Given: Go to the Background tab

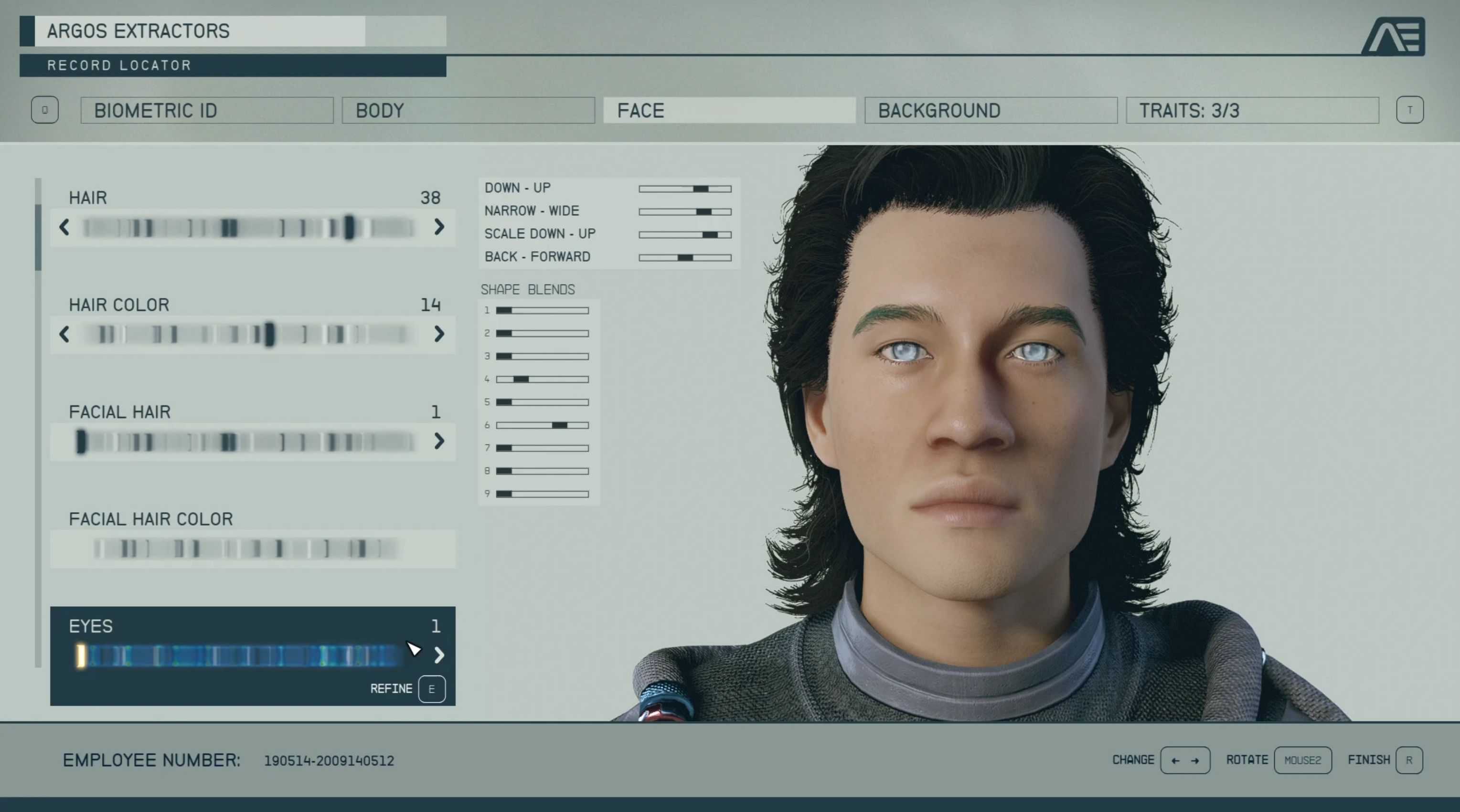Looking at the screenshot, I should [x=990, y=110].
